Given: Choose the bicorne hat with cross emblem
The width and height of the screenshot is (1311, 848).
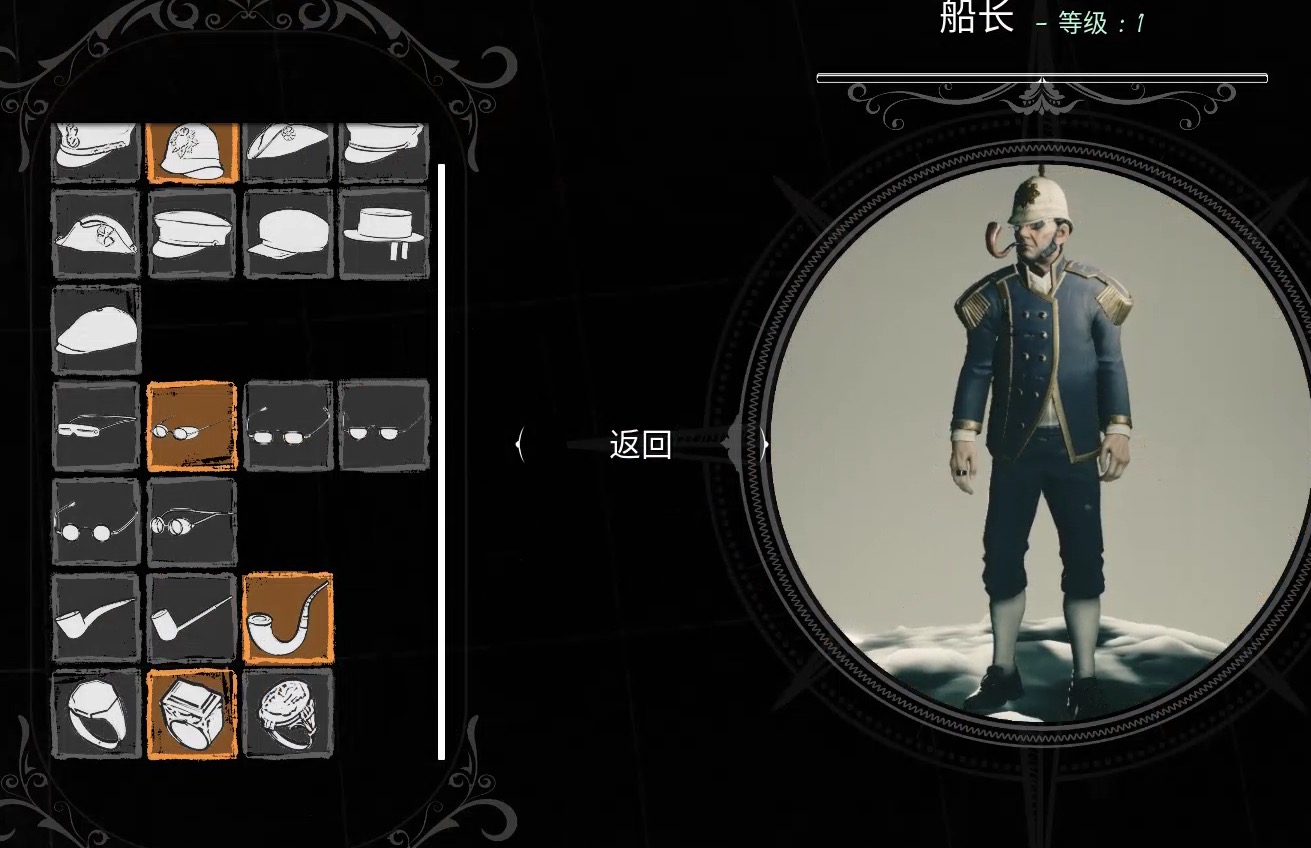Looking at the screenshot, I should (x=96, y=234).
